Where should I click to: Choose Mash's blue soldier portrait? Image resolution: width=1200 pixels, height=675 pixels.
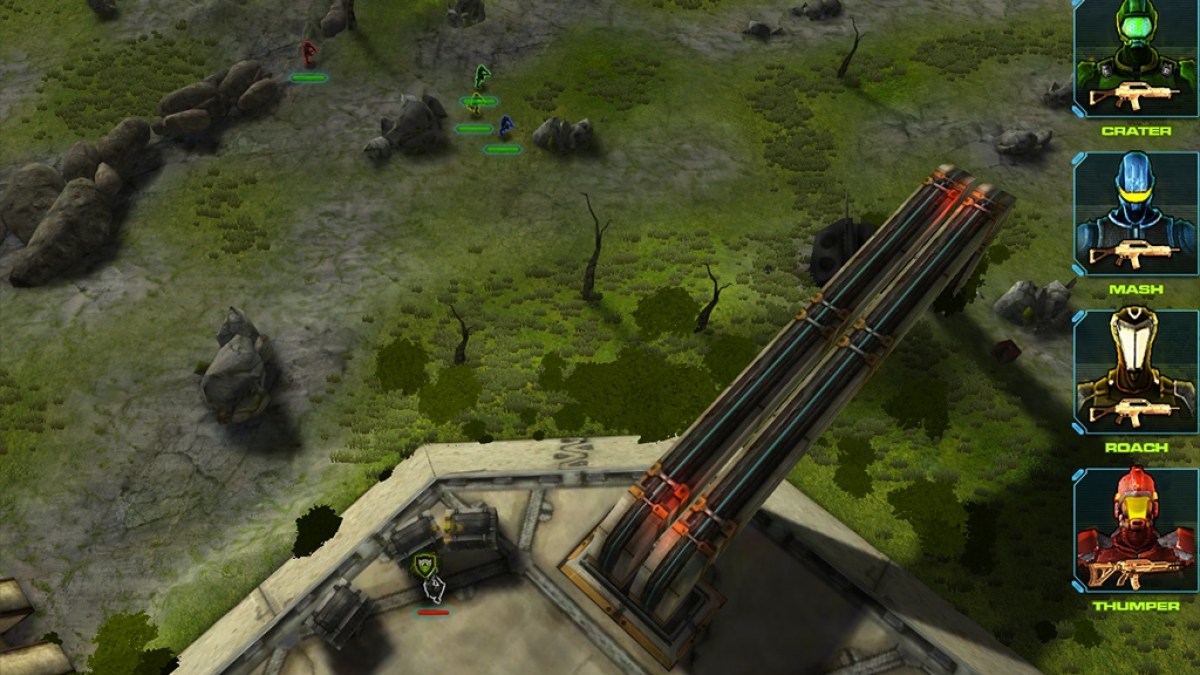tap(1135, 214)
